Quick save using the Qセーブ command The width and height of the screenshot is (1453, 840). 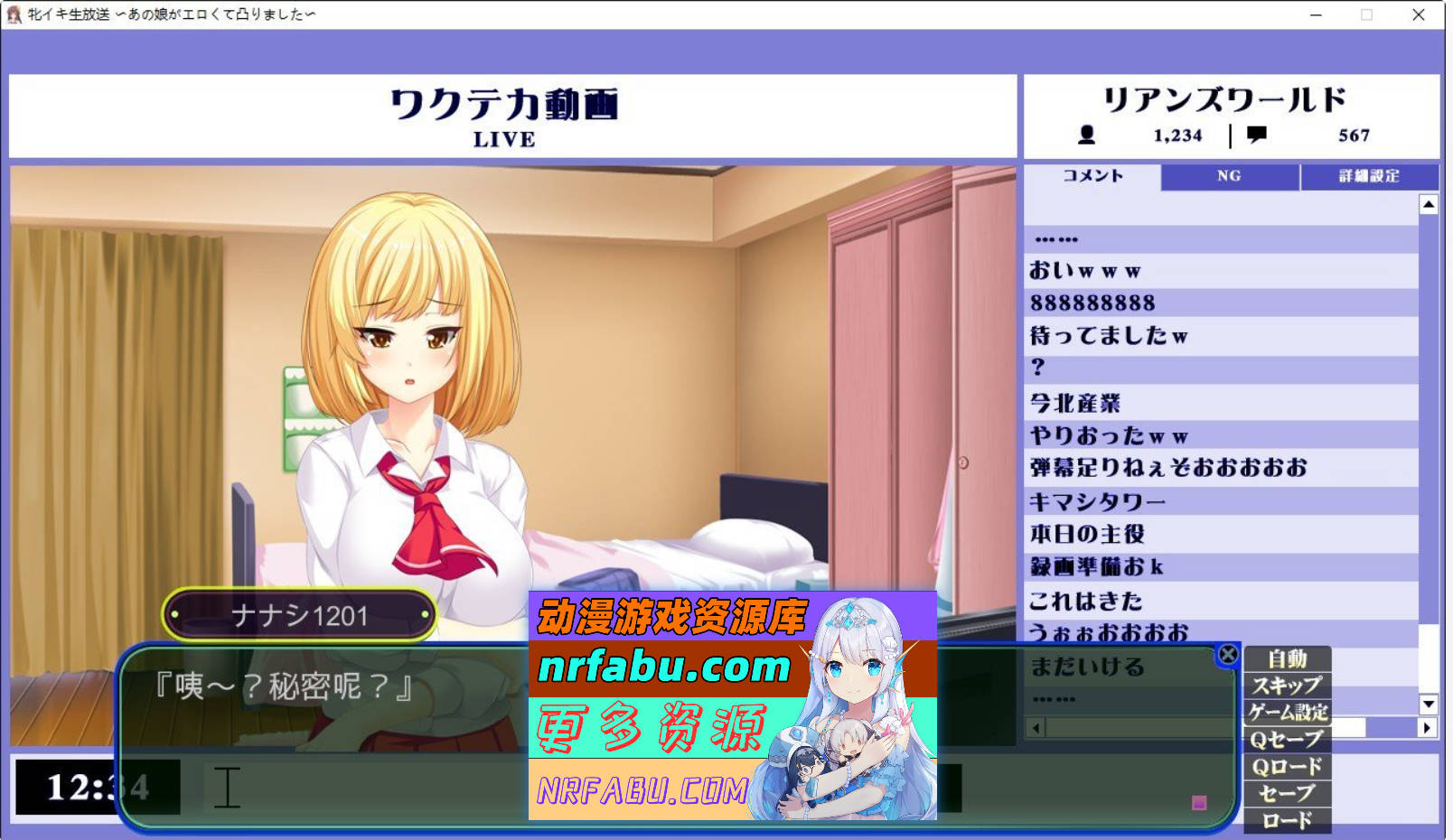(1288, 739)
